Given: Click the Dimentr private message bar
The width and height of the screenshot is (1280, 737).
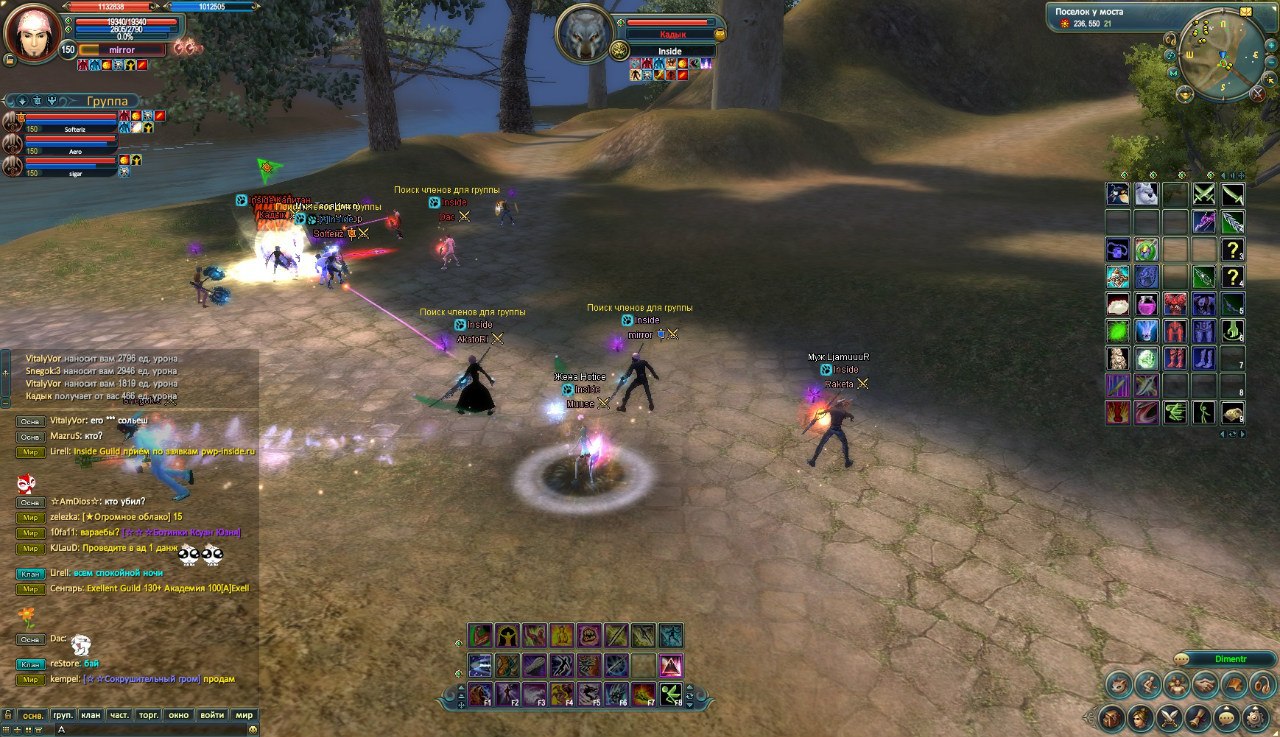Looking at the screenshot, I should (x=1229, y=659).
